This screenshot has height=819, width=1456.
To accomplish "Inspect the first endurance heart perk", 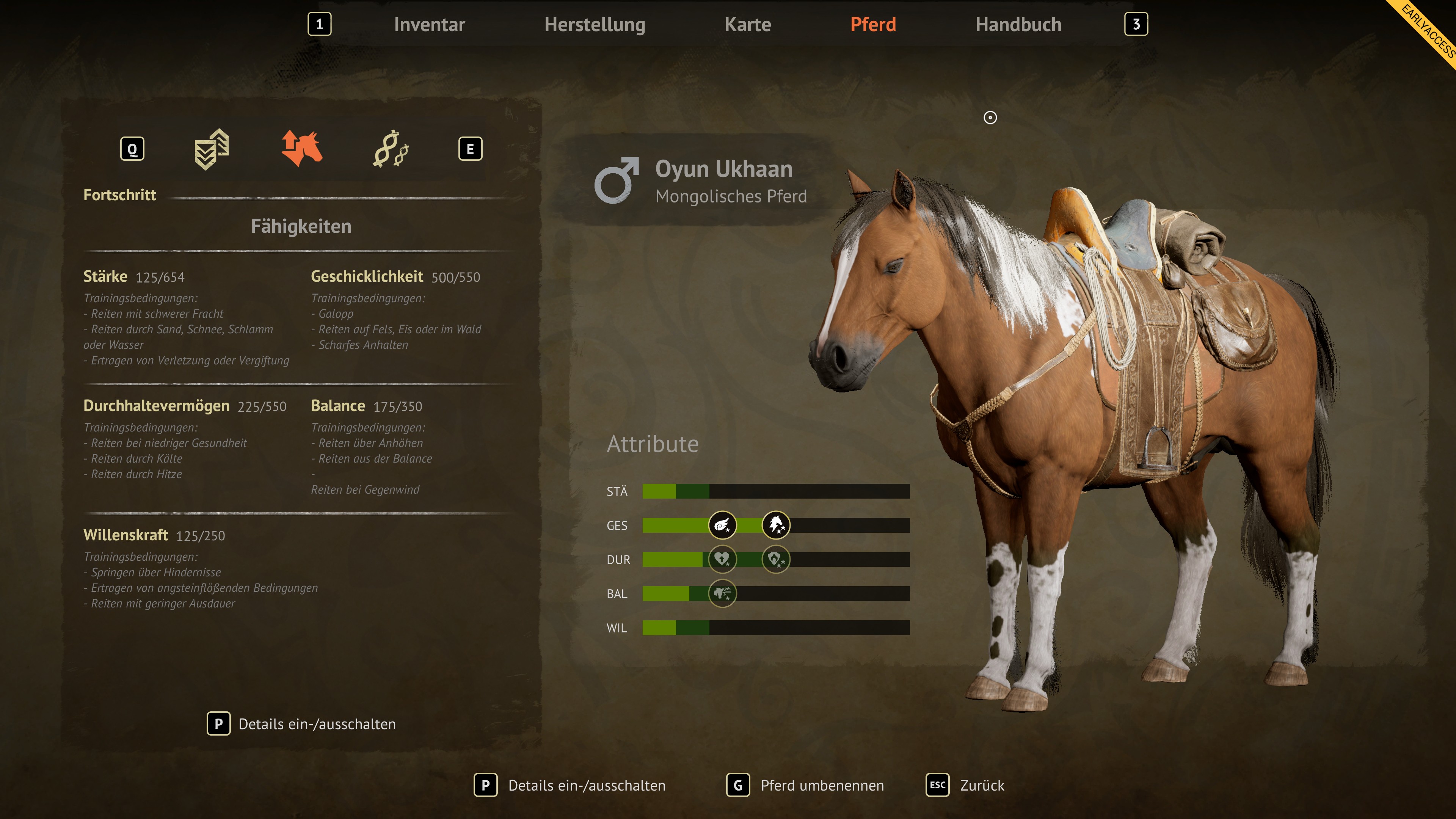I will click(722, 560).
